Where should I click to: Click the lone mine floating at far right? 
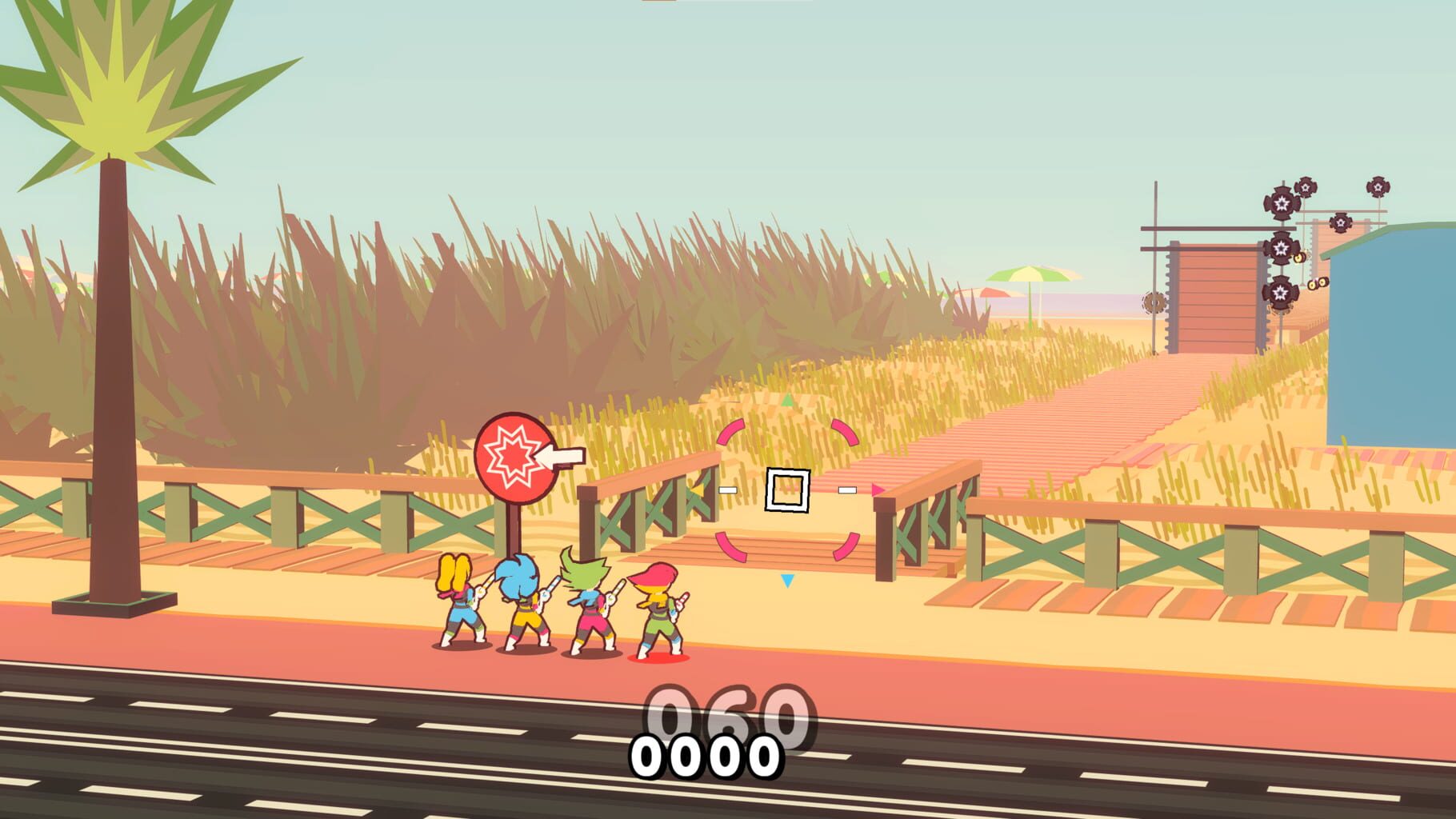(x=1378, y=188)
